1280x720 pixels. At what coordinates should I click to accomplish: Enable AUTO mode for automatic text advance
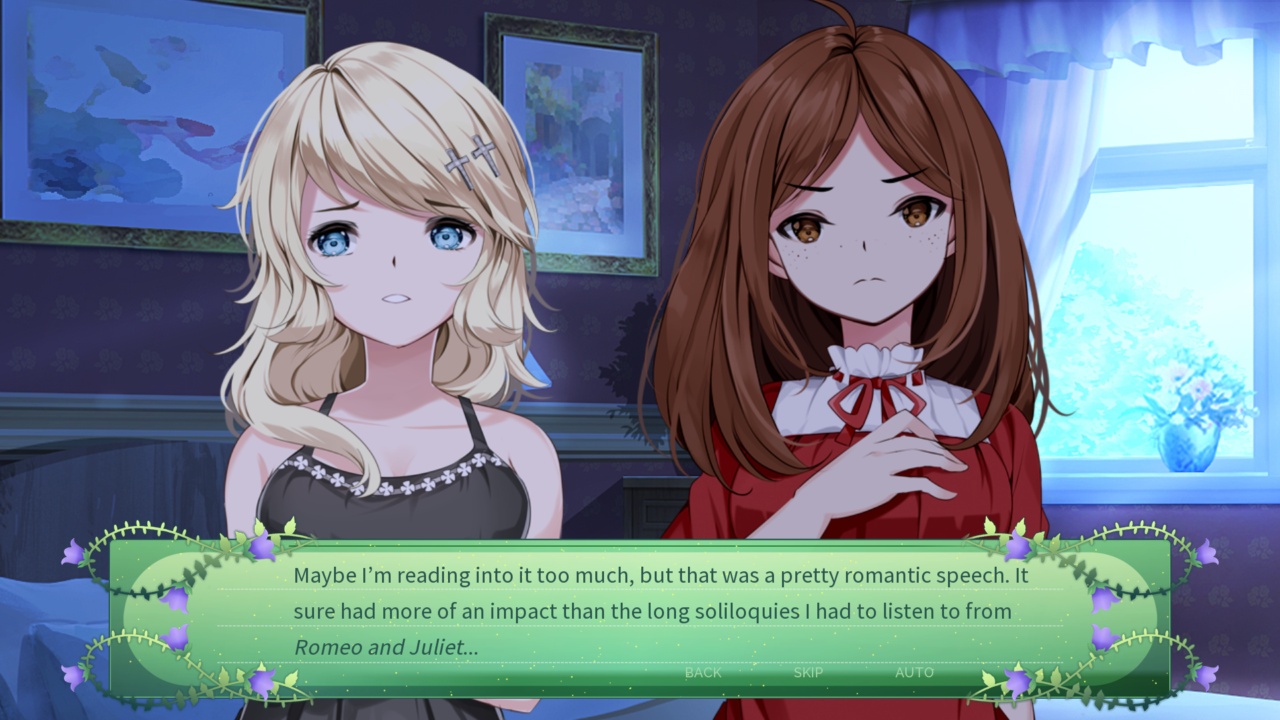tap(912, 673)
